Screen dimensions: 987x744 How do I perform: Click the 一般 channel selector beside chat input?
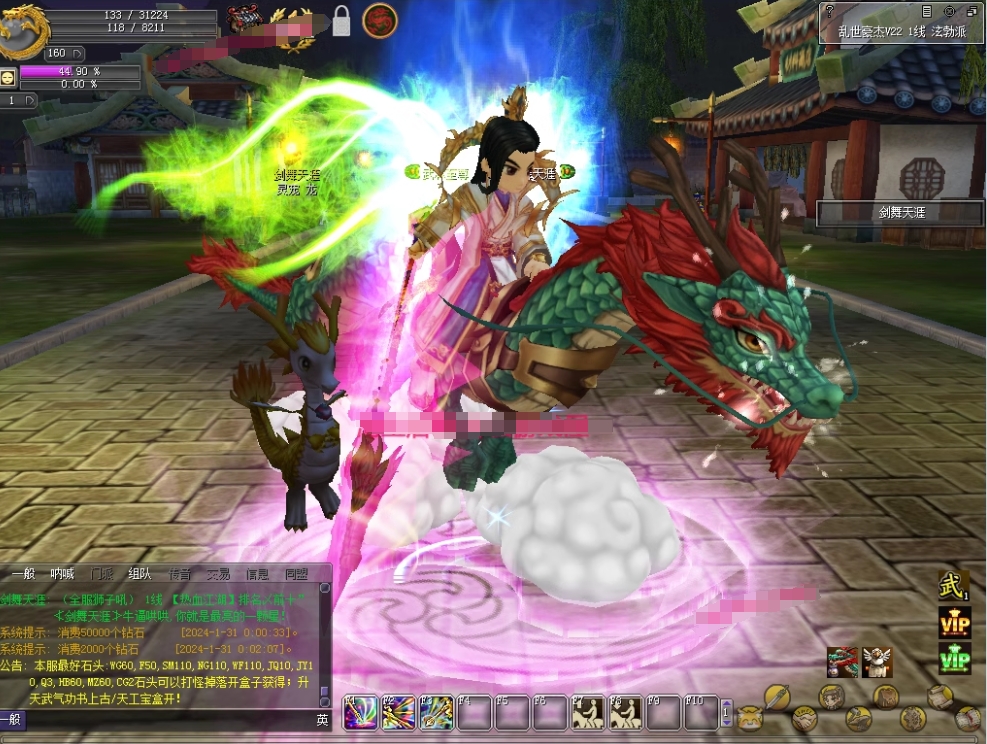12,719
